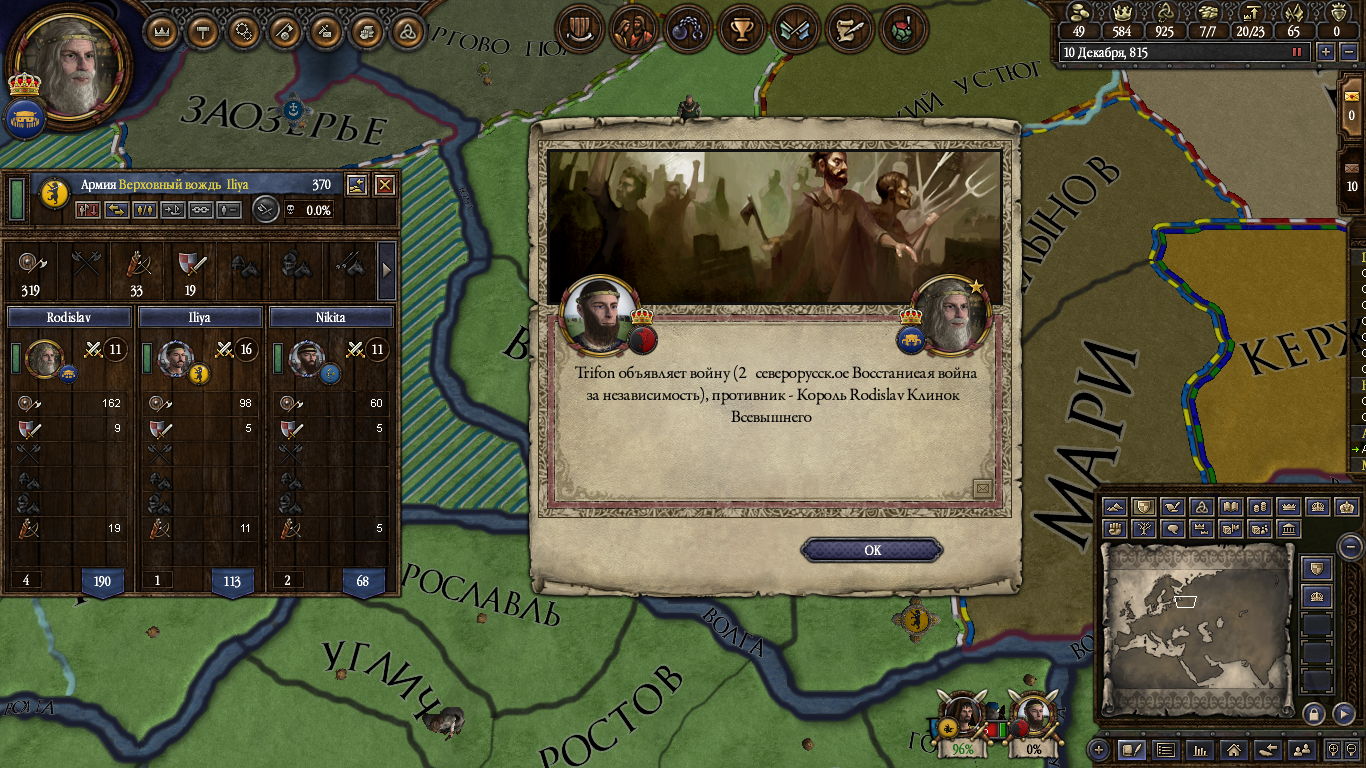Image resolution: width=1366 pixels, height=768 pixels.
Task: Confirm the war declaration with OK
Action: [872, 550]
